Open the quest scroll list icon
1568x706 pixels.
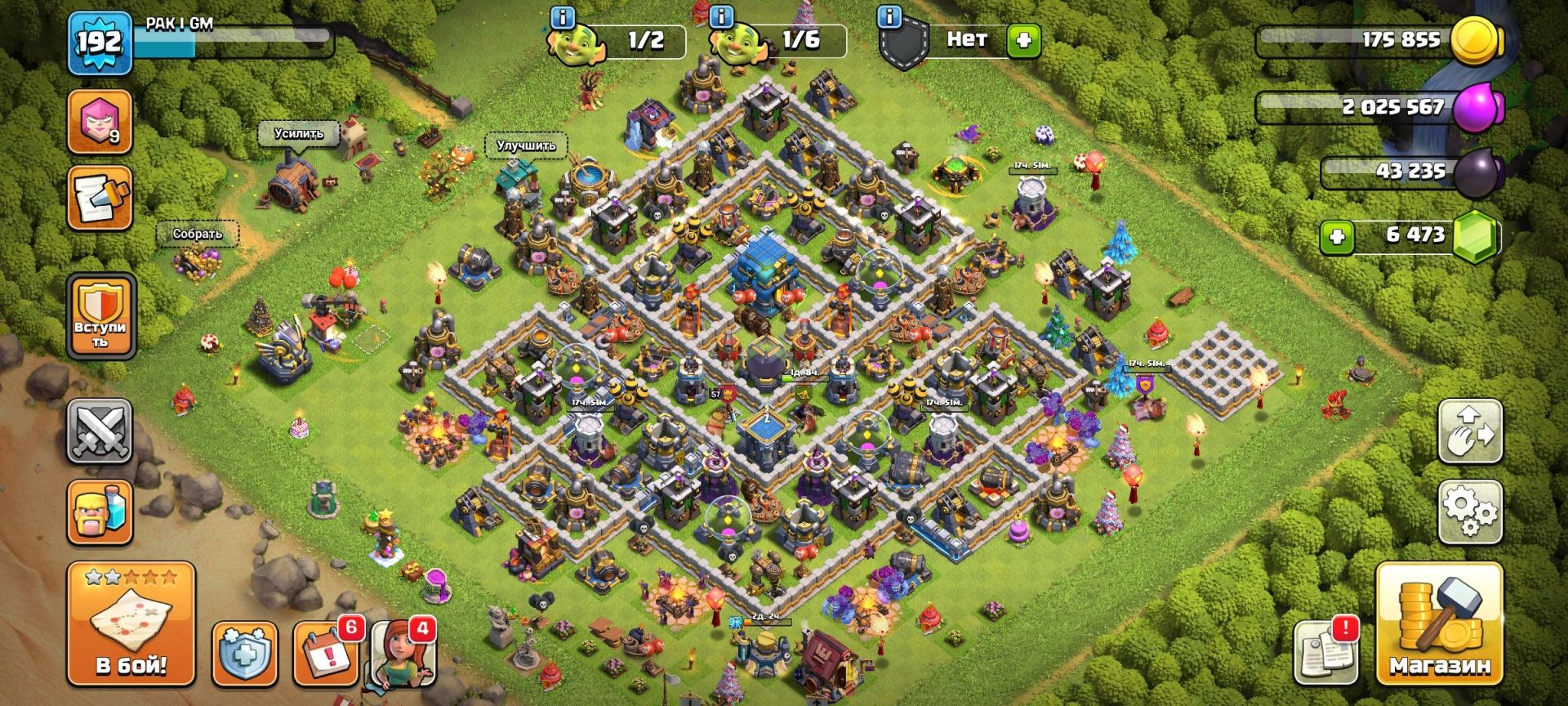point(100,199)
